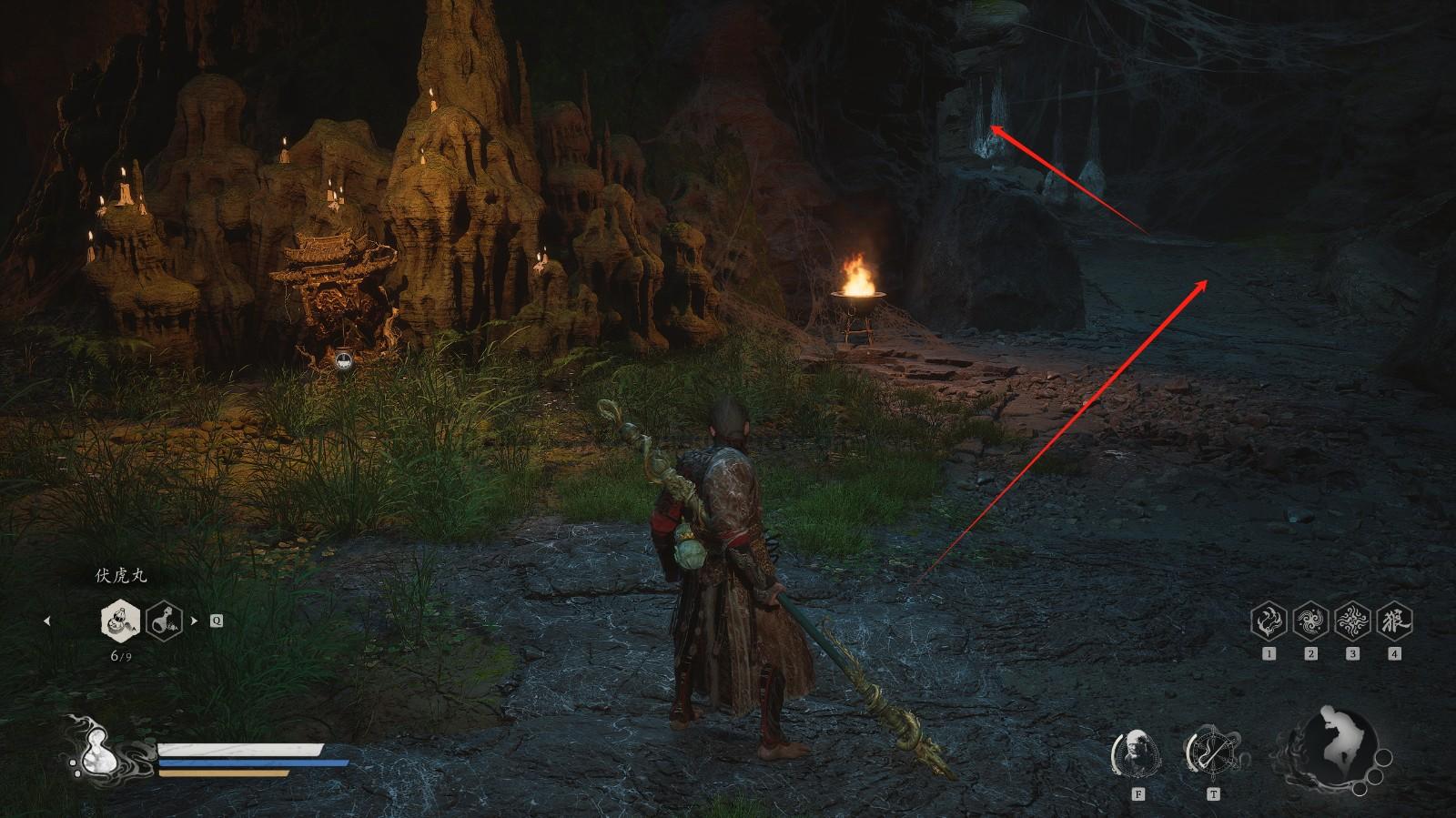
Task: Activate the swirling spiral spell in slot 2
Action: pos(1310,621)
